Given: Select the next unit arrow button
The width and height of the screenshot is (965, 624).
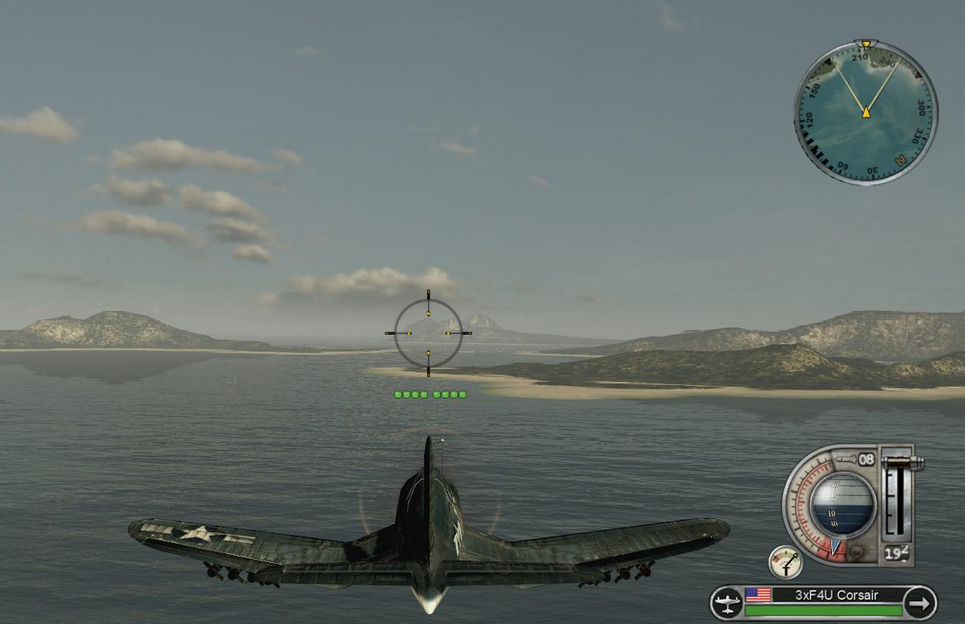Looking at the screenshot, I should (919, 603).
